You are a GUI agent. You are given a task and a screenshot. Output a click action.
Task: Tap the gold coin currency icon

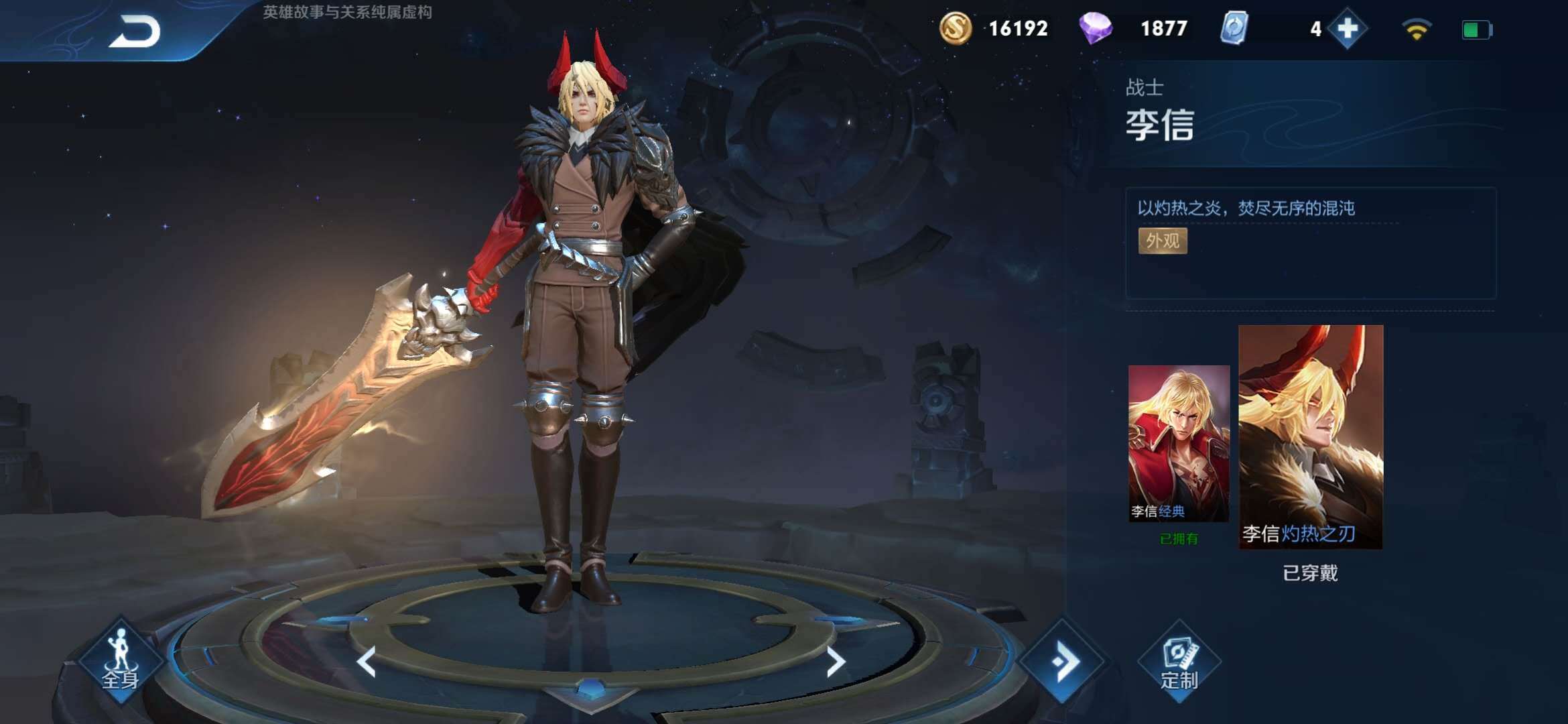956,29
